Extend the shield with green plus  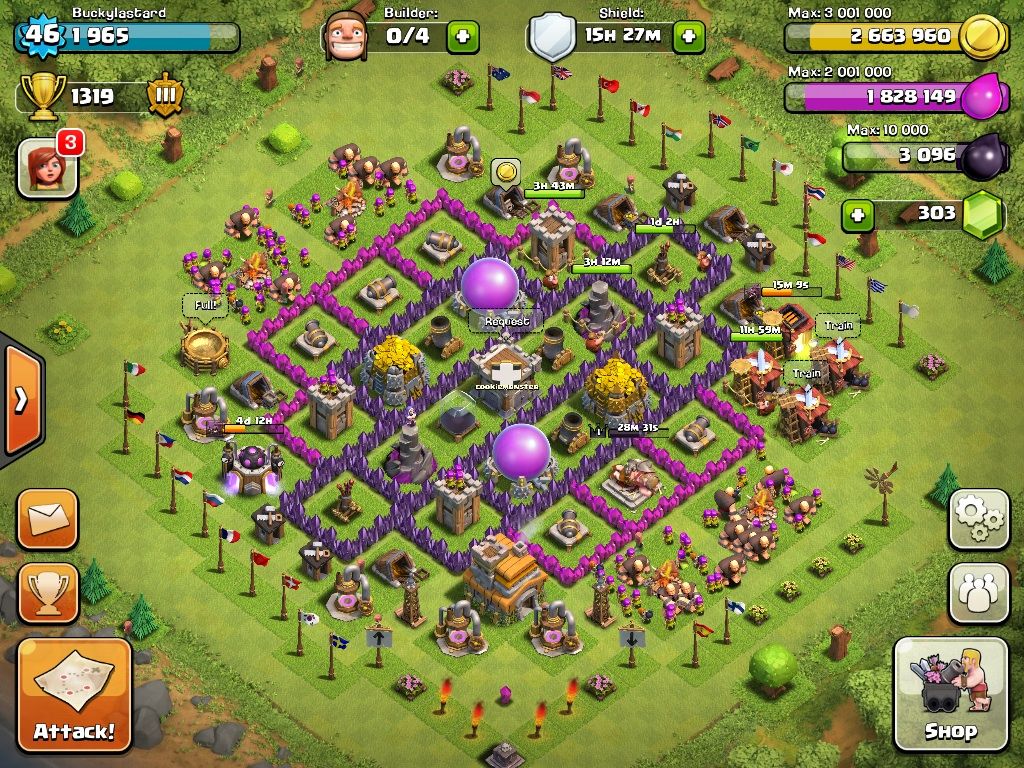click(x=689, y=37)
